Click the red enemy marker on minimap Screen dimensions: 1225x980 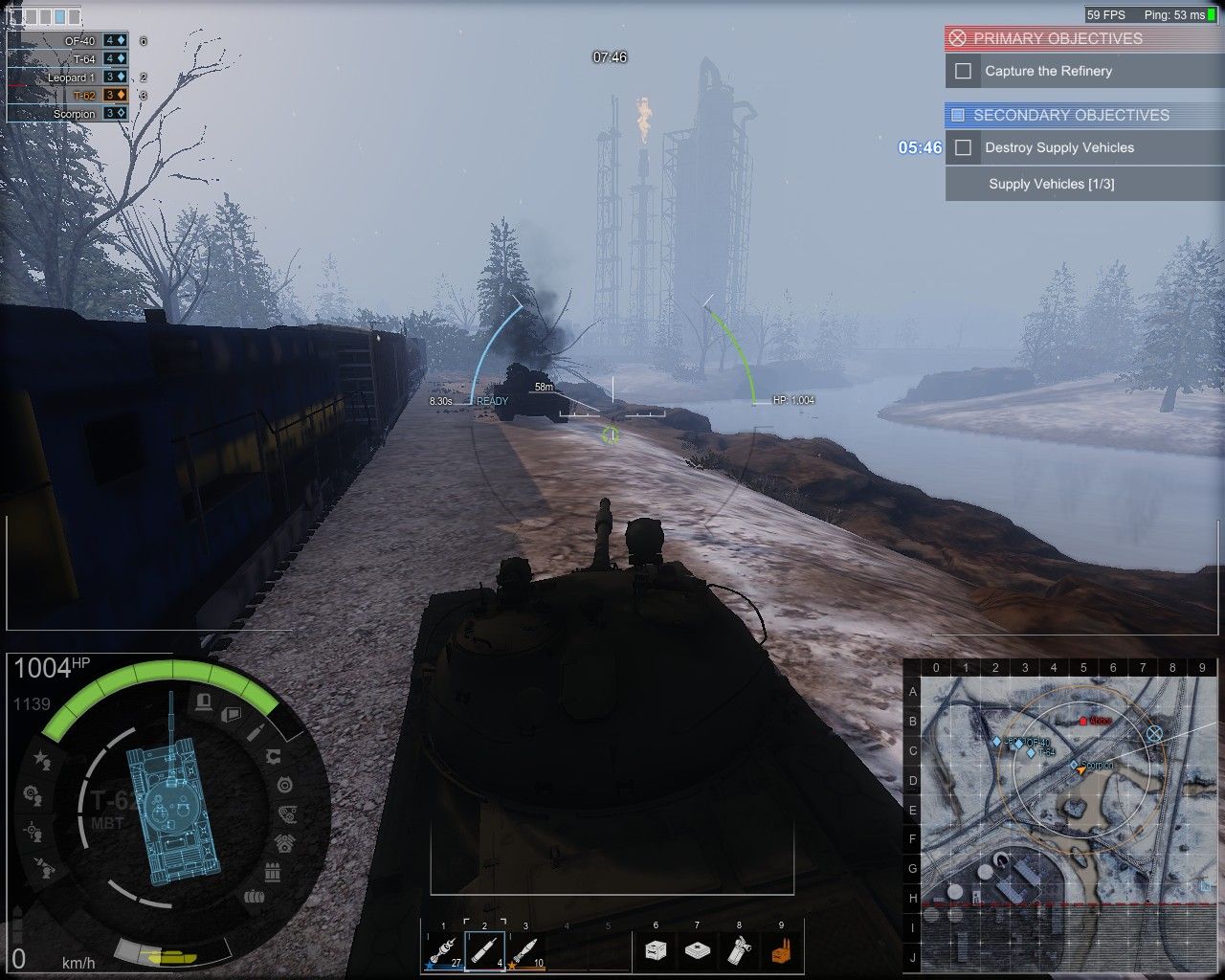point(1082,721)
